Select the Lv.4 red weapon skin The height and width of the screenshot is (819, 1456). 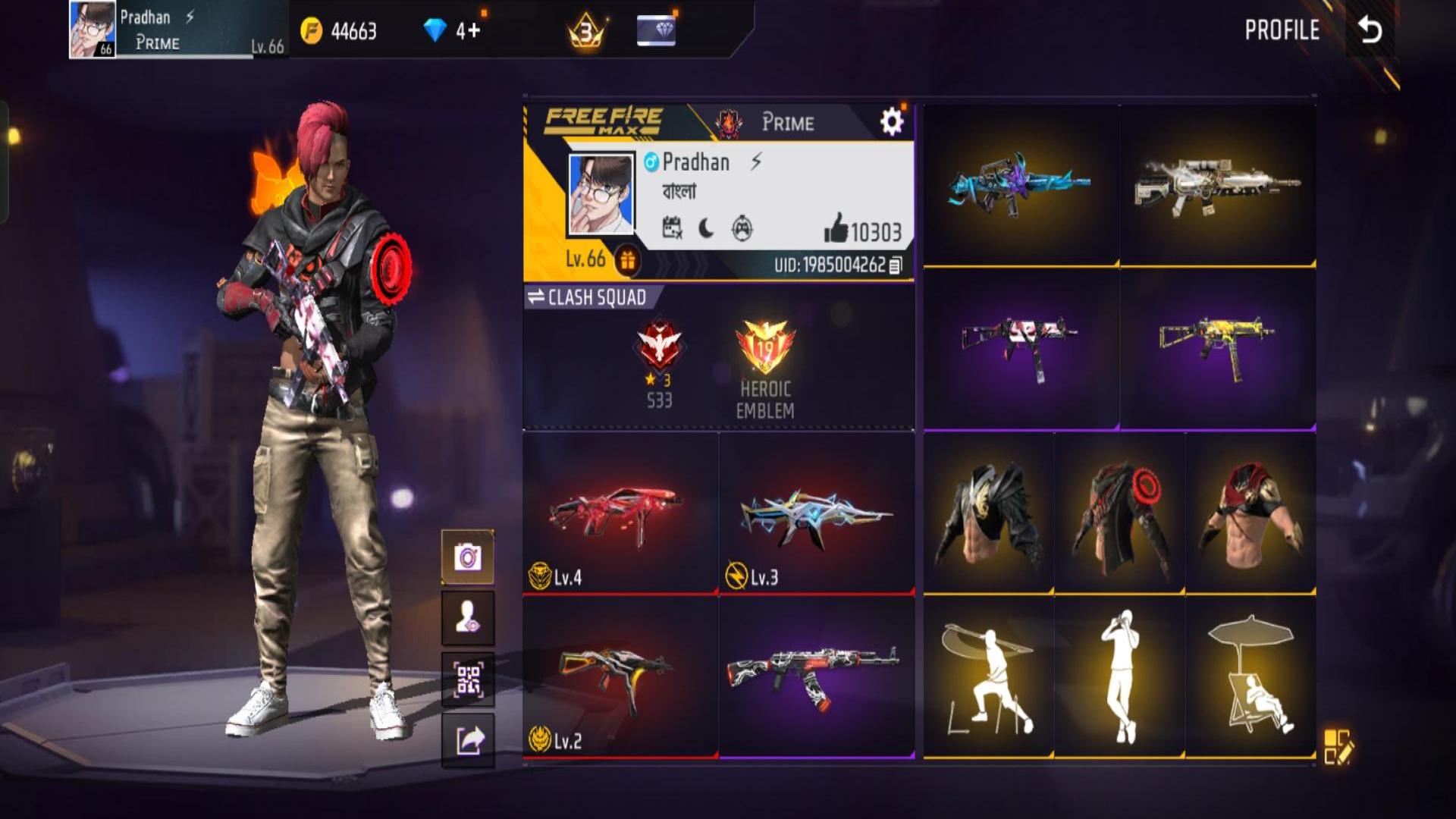tap(620, 514)
